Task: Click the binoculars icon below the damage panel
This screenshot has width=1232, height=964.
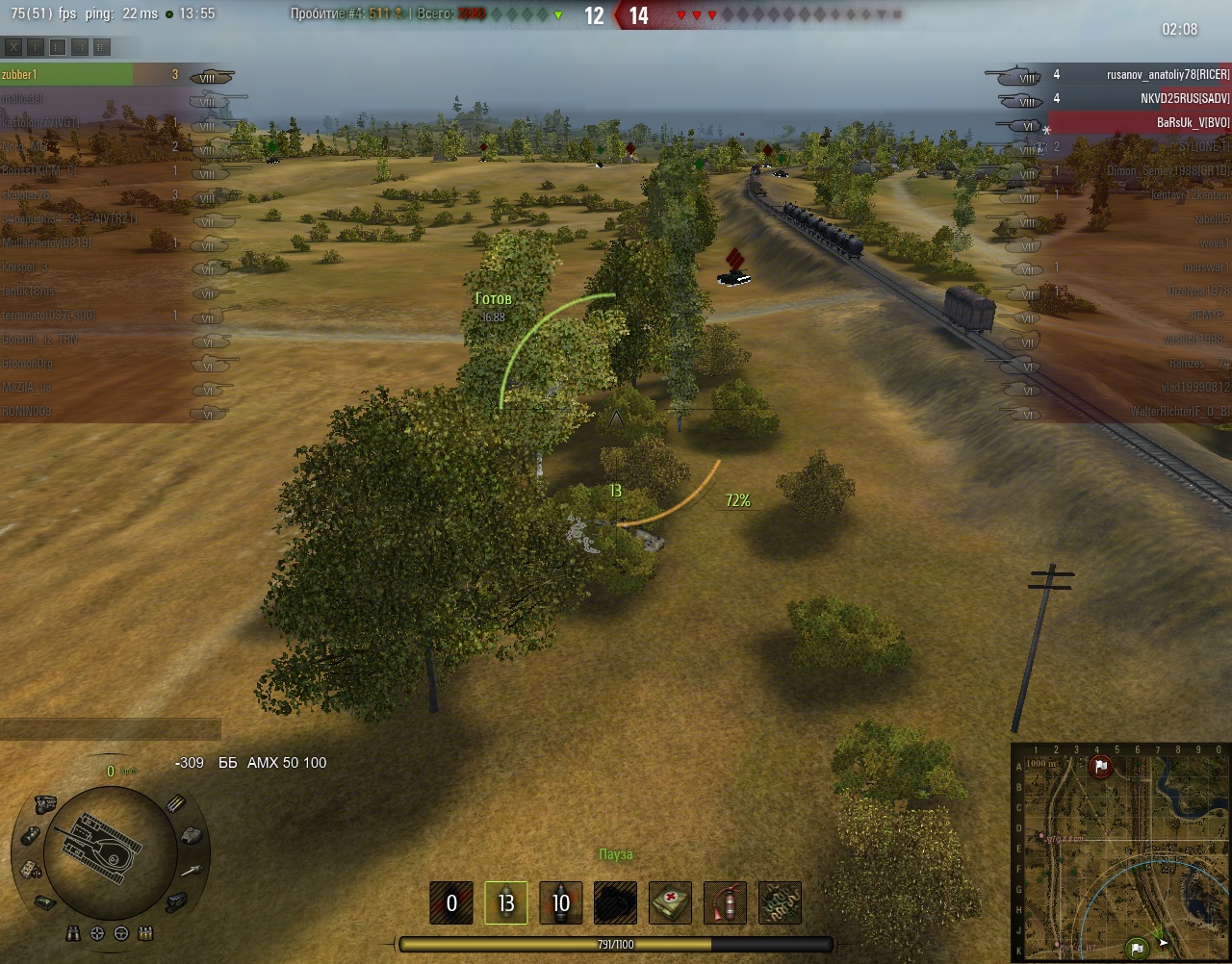Action: pyautogui.click(x=75, y=933)
